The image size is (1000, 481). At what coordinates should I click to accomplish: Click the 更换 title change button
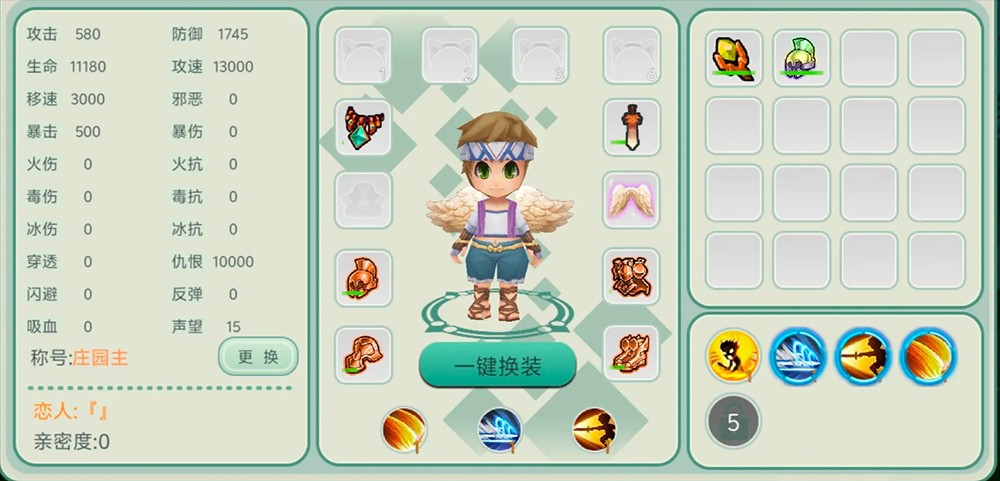[x=257, y=356]
